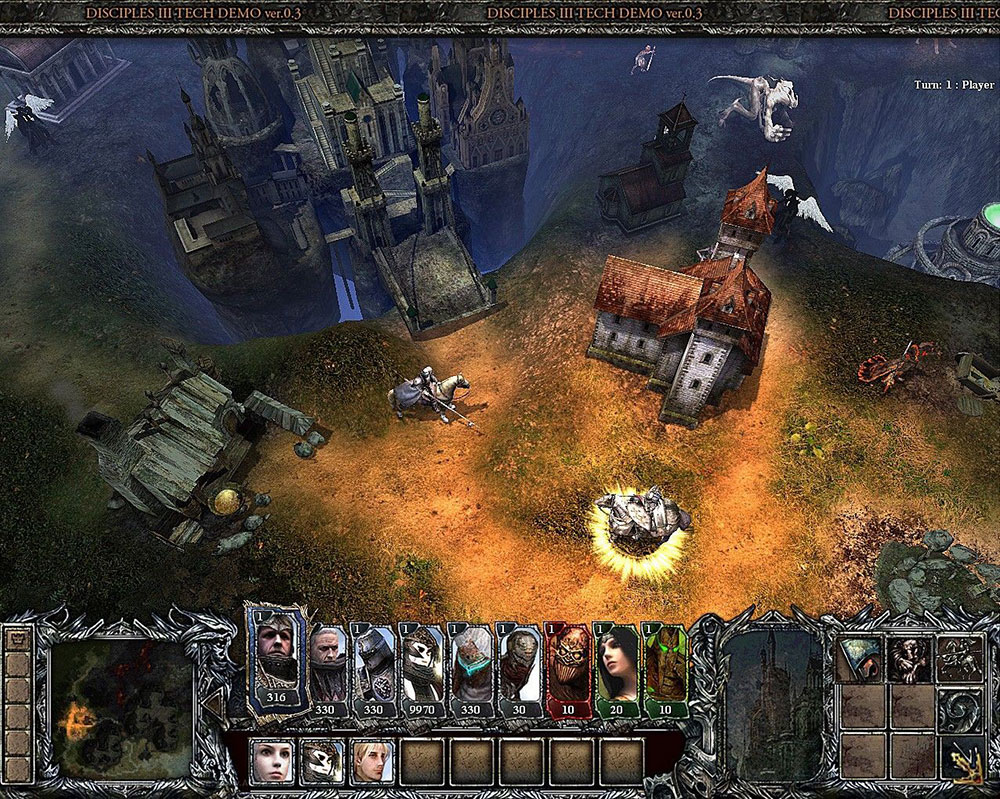Activate the axe icon in the action grid
Screen dimensions: 1000x799
pyautogui.click(x=861, y=660)
